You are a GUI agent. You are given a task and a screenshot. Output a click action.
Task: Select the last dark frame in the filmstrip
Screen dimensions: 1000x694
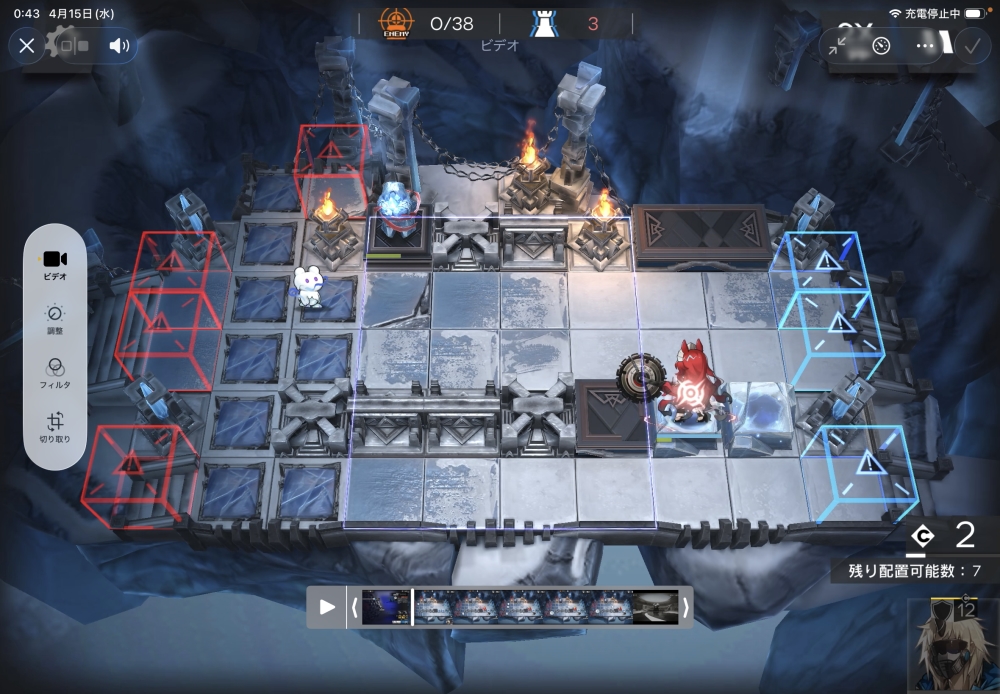(x=655, y=607)
